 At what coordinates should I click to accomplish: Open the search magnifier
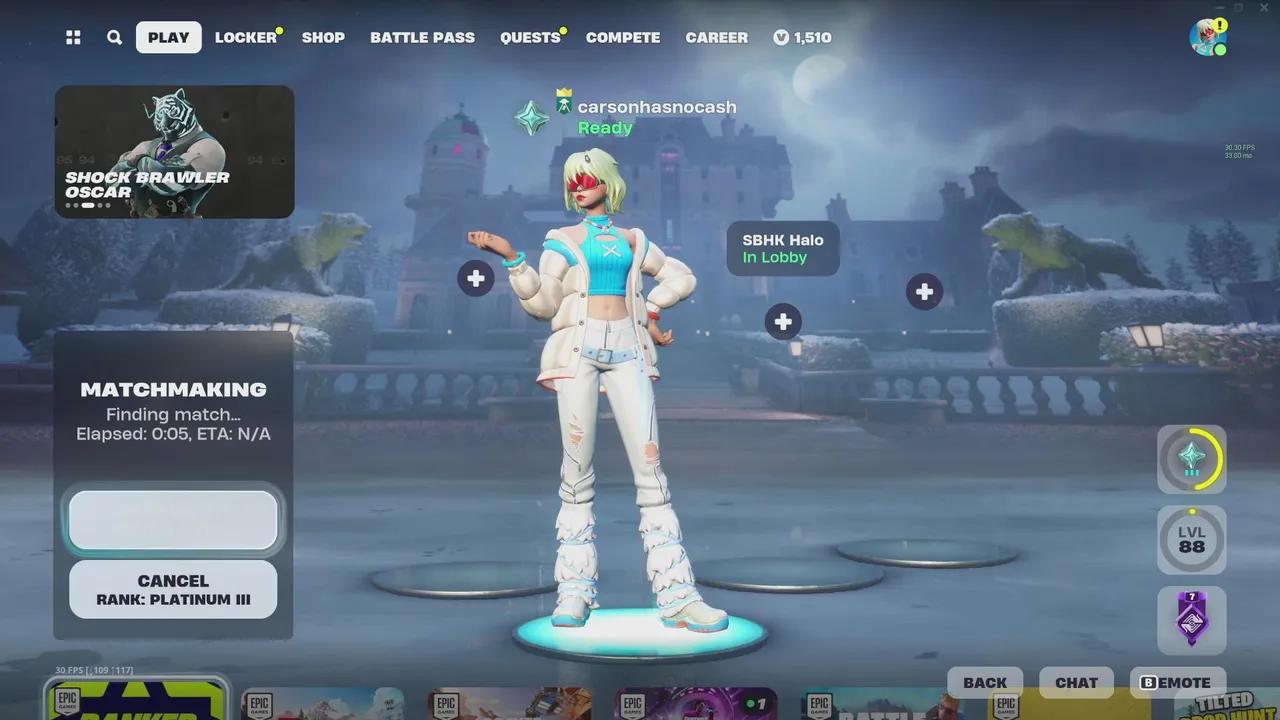pyautogui.click(x=115, y=38)
